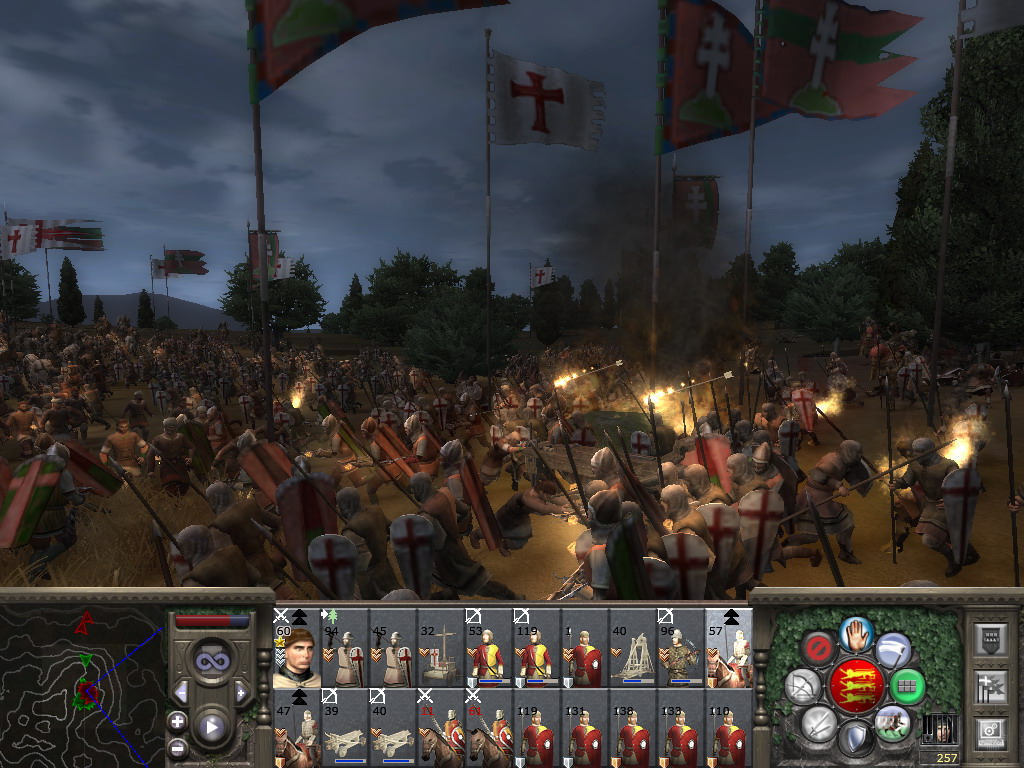Select the cavalry unit card showing 57
The width and height of the screenshot is (1024, 768).
[x=728, y=648]
